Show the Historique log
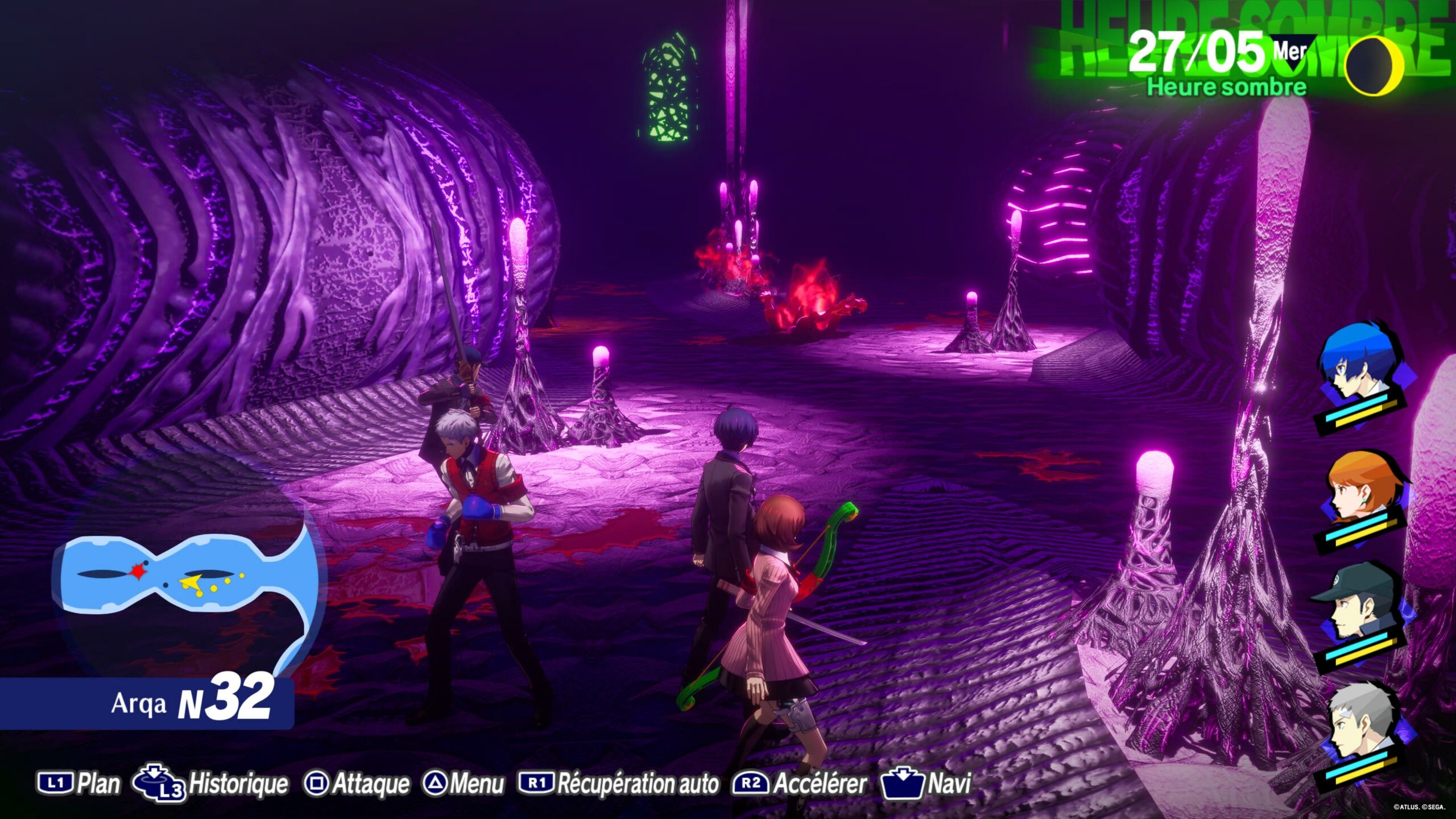Screen dimensions: 1456x819 click(210, 783)
